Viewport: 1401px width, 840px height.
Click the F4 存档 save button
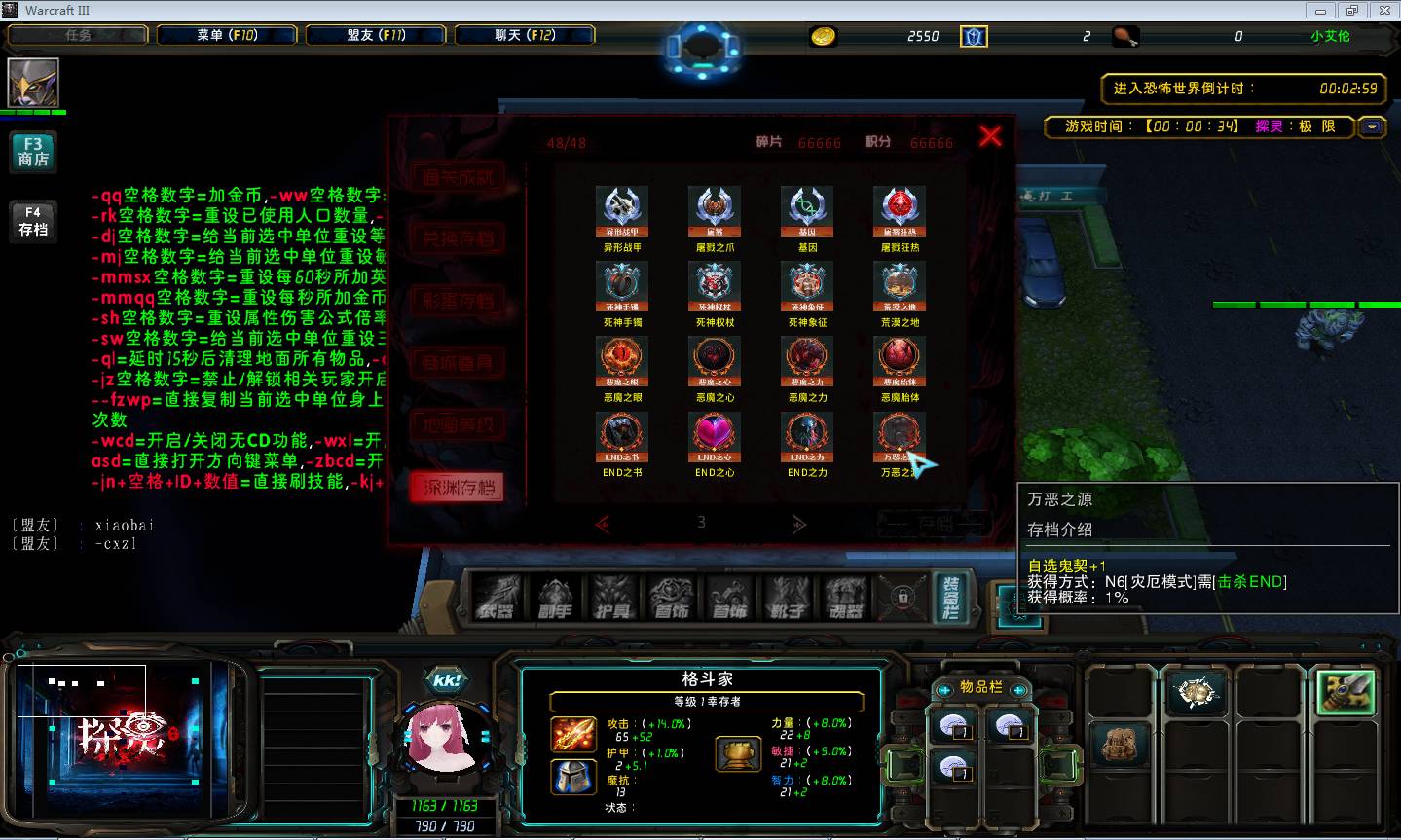[33, 221]
